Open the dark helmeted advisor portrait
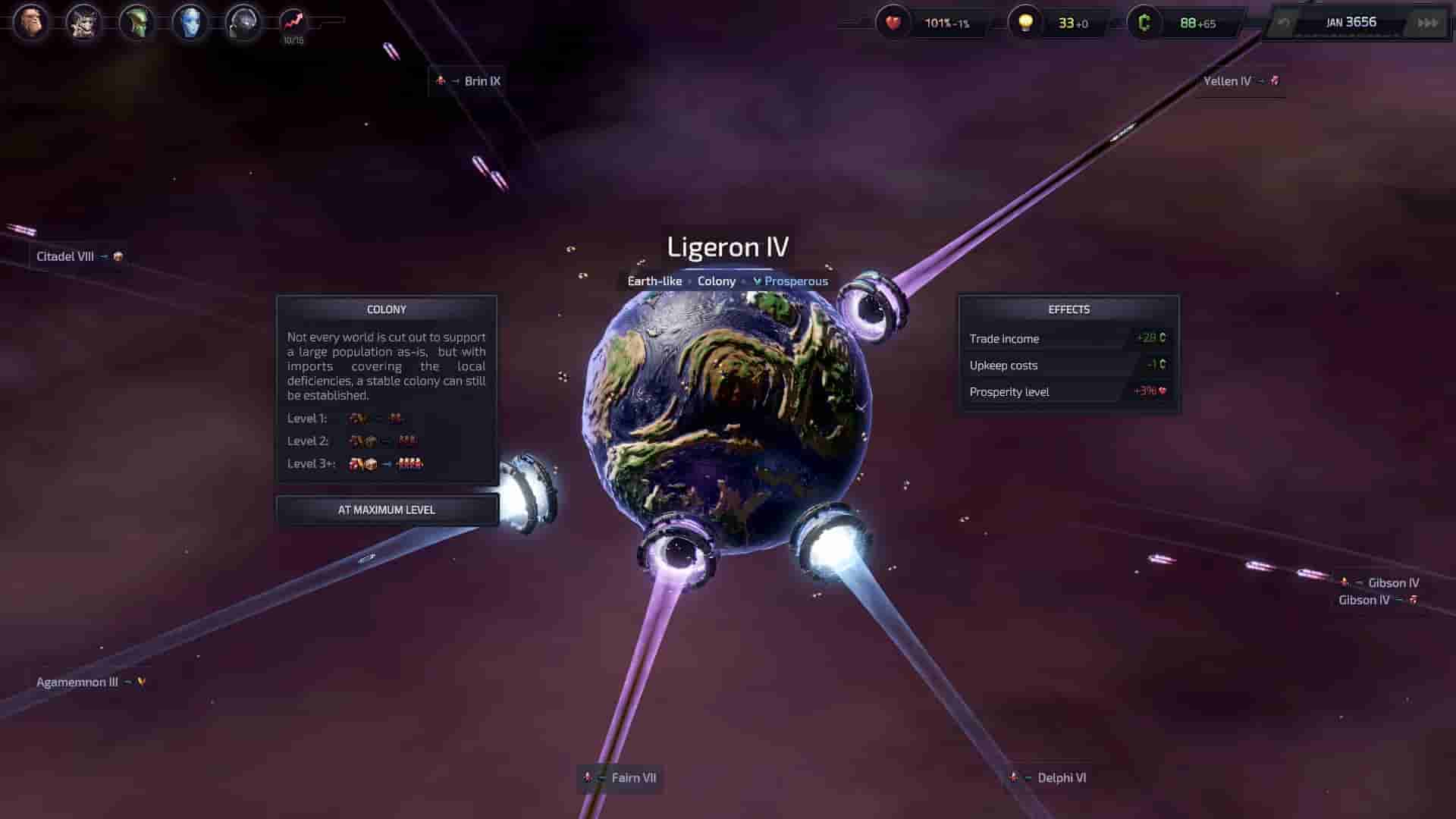Image resolution: width=1456 pixels, height=819 pixels. pos(243,23)
